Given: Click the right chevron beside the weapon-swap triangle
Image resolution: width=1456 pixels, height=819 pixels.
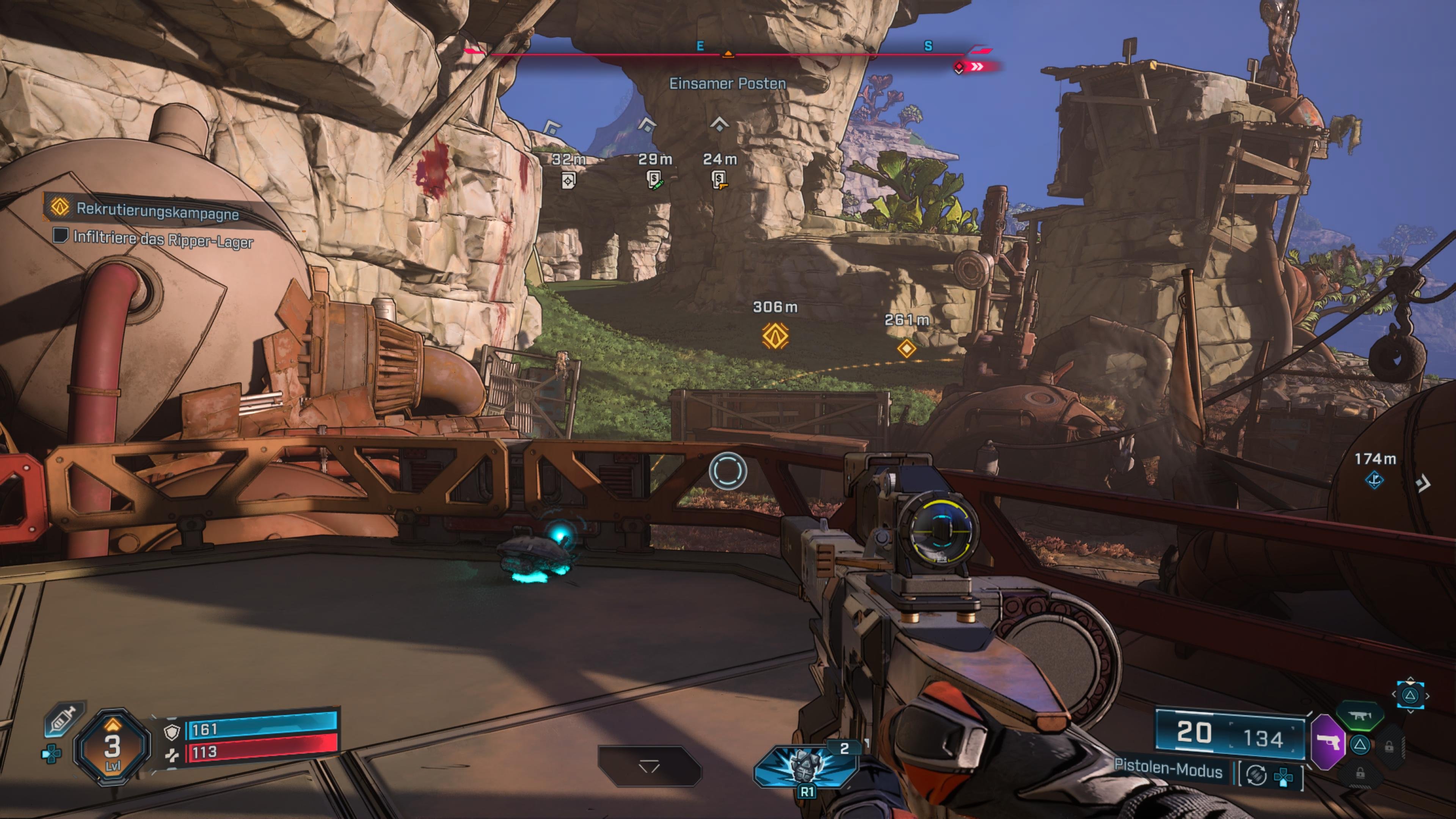Looking at the screenshot, I should pos(1427,696).
